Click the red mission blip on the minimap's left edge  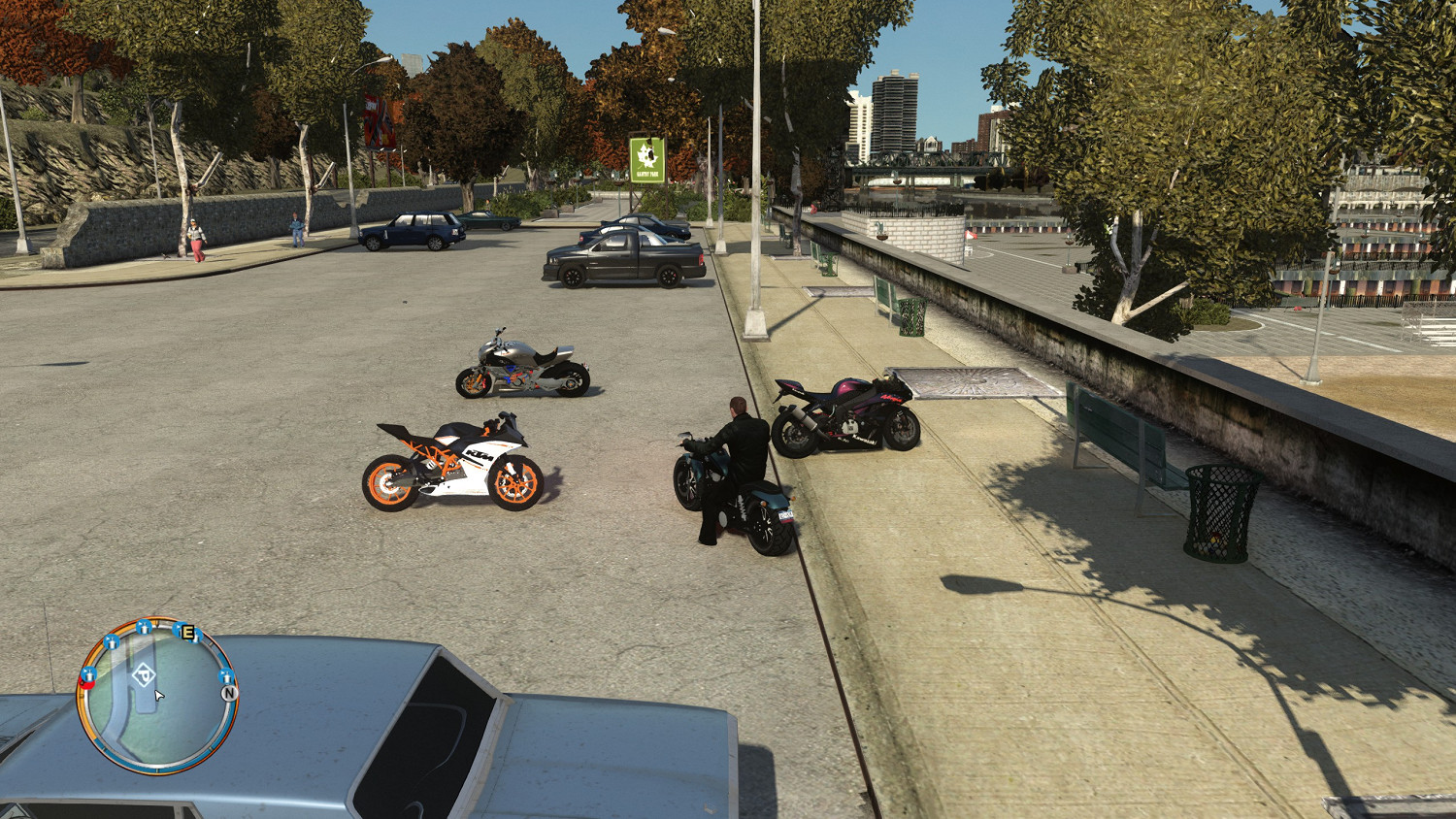pos(87,683)
